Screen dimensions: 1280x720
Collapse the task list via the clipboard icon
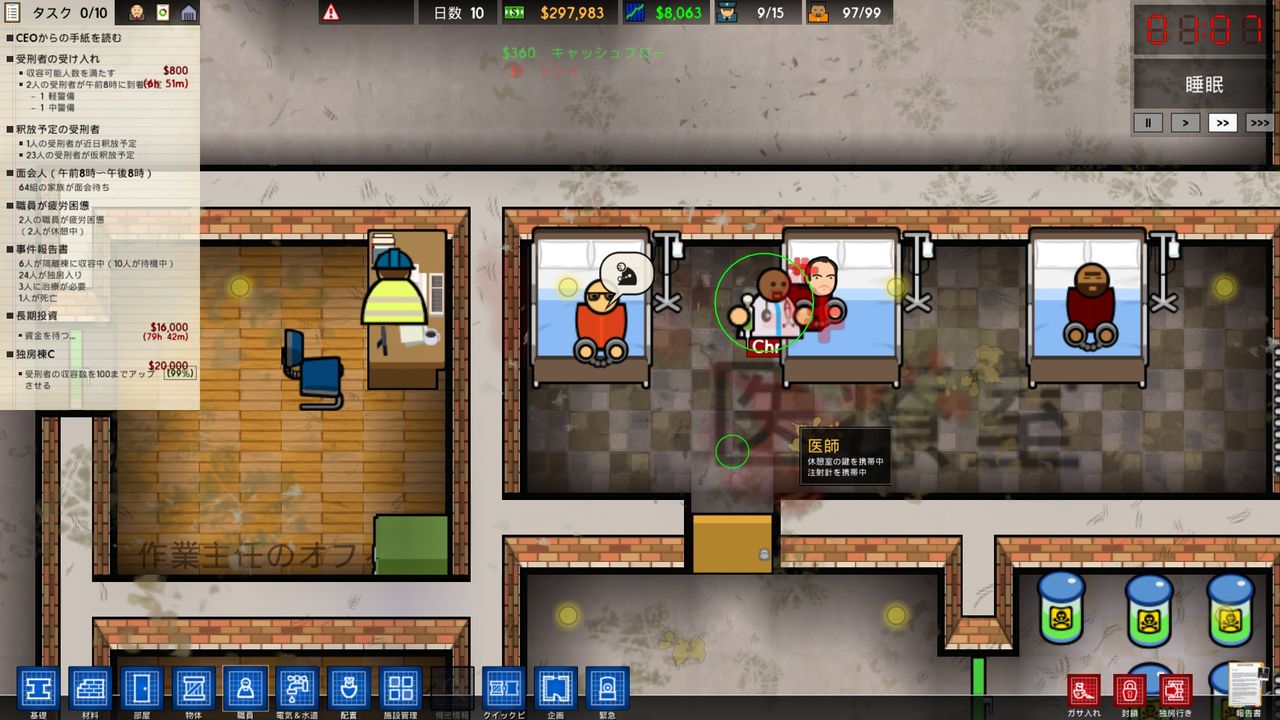tap(10, 12)
